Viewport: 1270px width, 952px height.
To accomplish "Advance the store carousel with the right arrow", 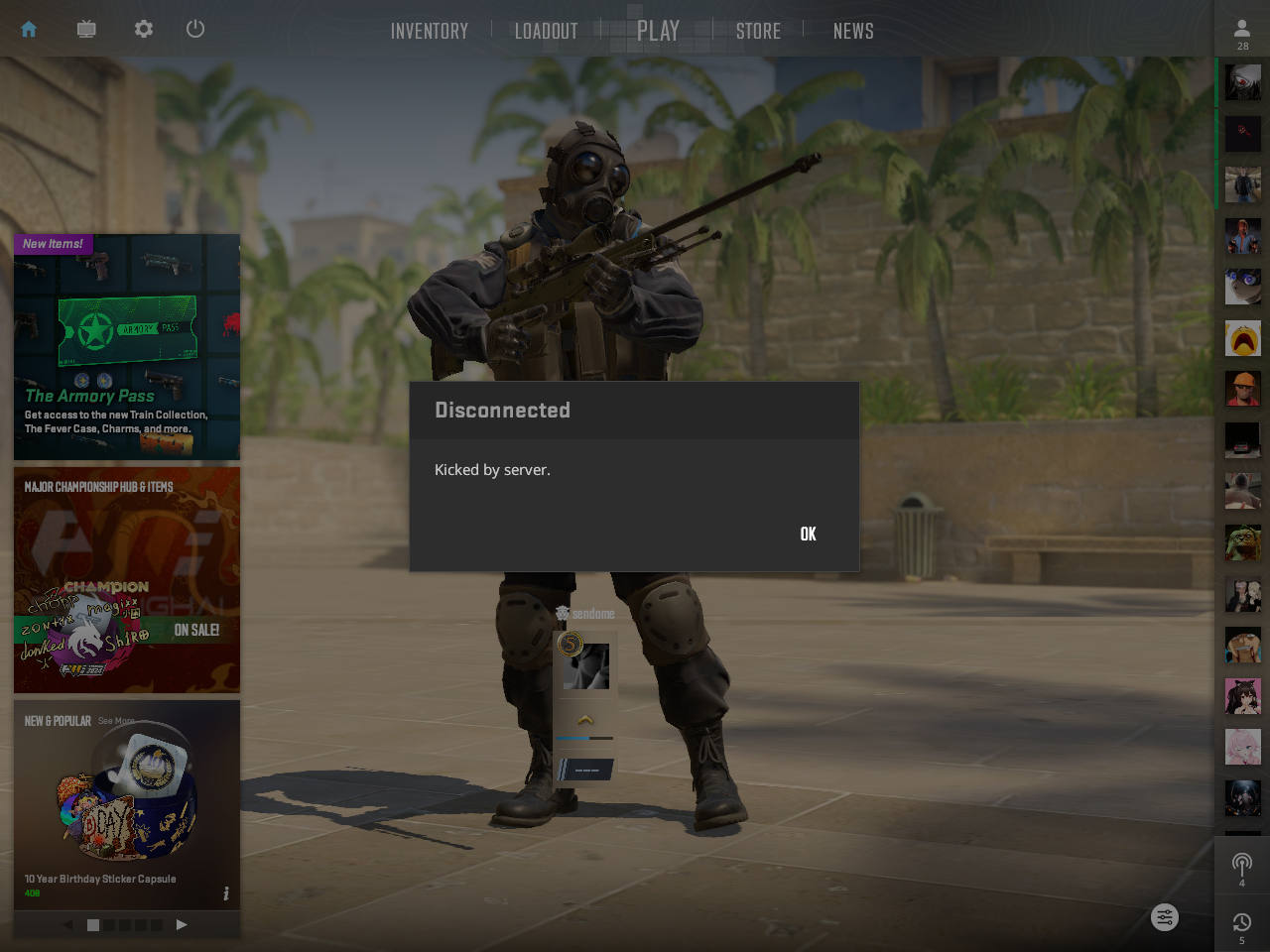I will click(182, 924).
